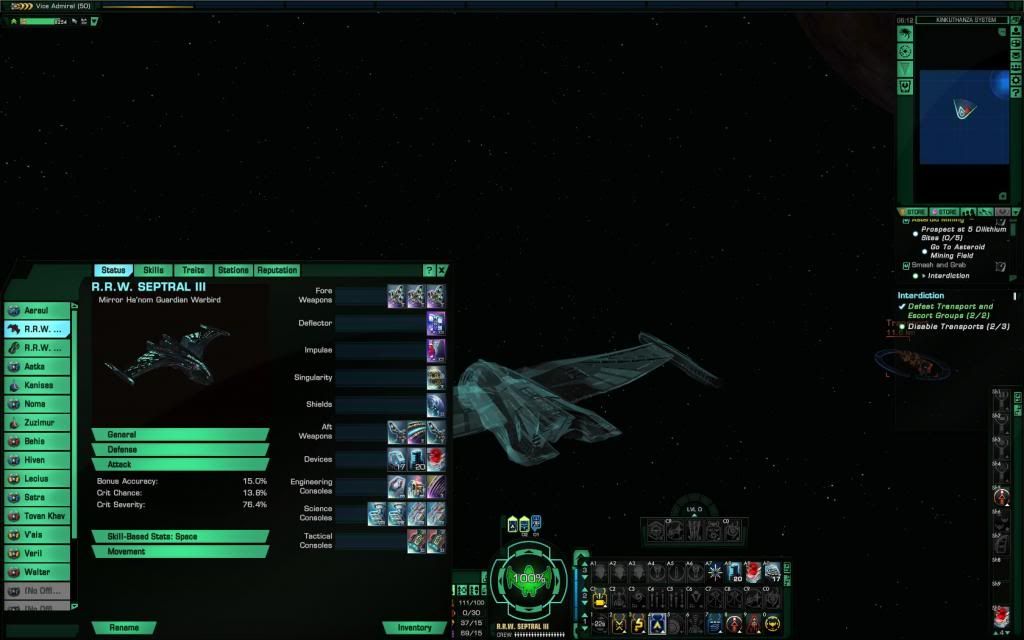
Task: Select the Reputation tab
Action: pos(277,270)
